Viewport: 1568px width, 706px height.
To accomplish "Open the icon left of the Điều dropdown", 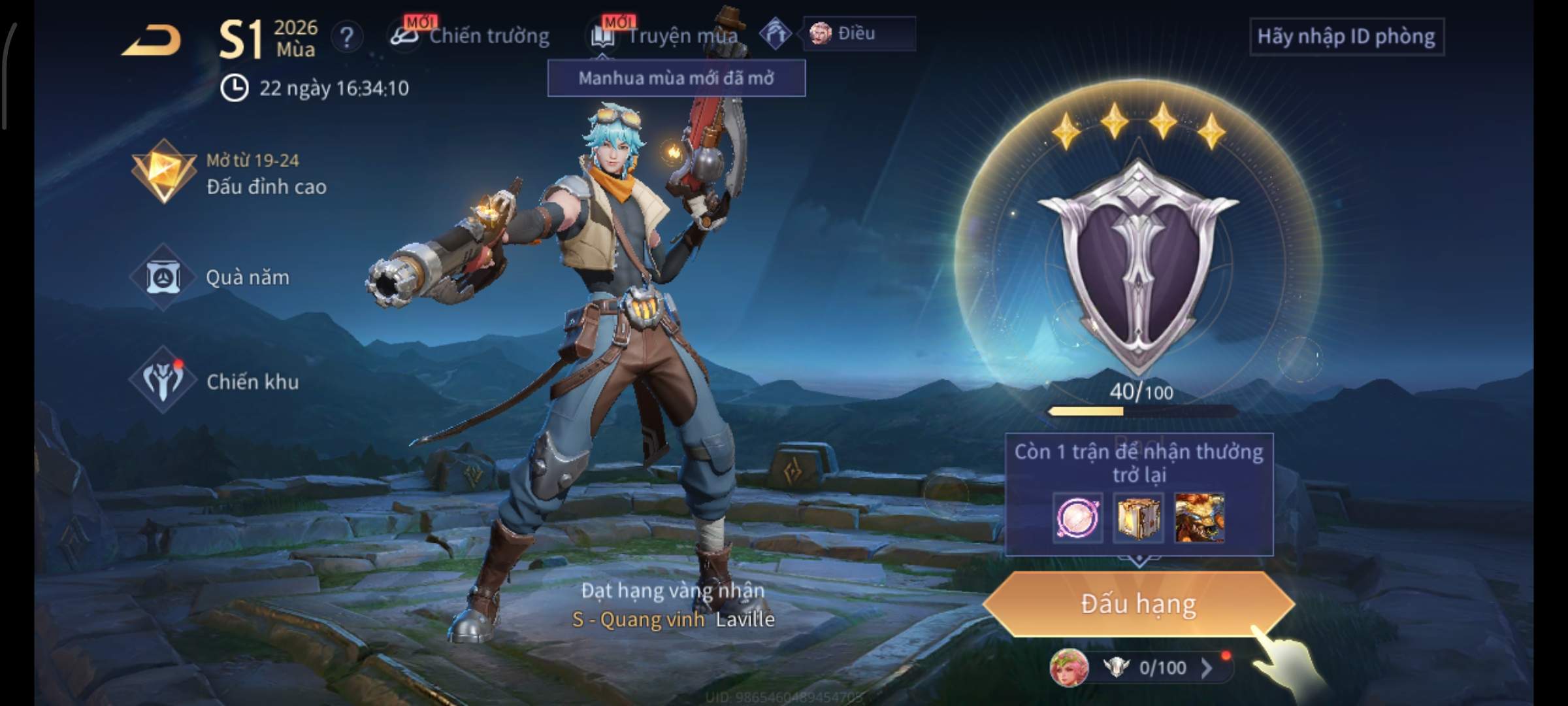I will (776, 33).
